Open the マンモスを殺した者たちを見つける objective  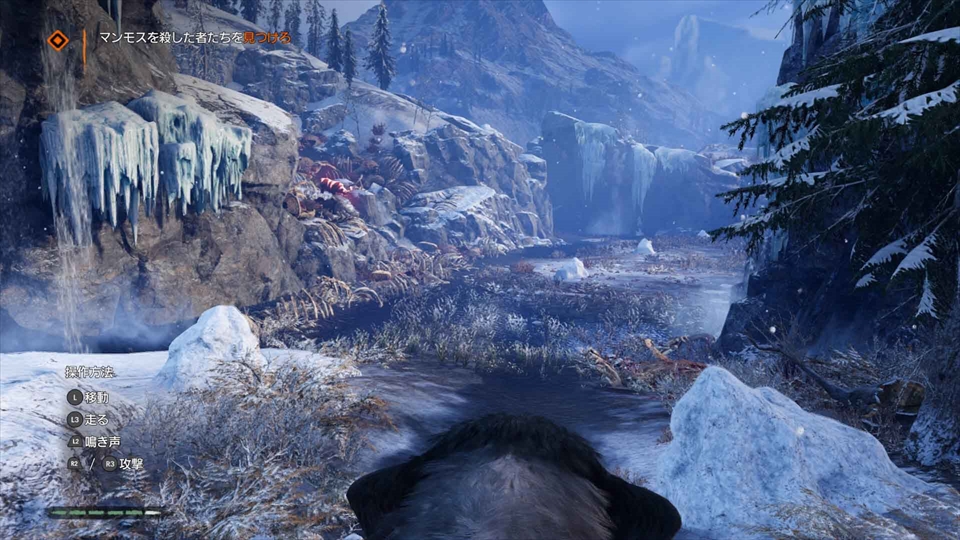[x=195, y=38]
